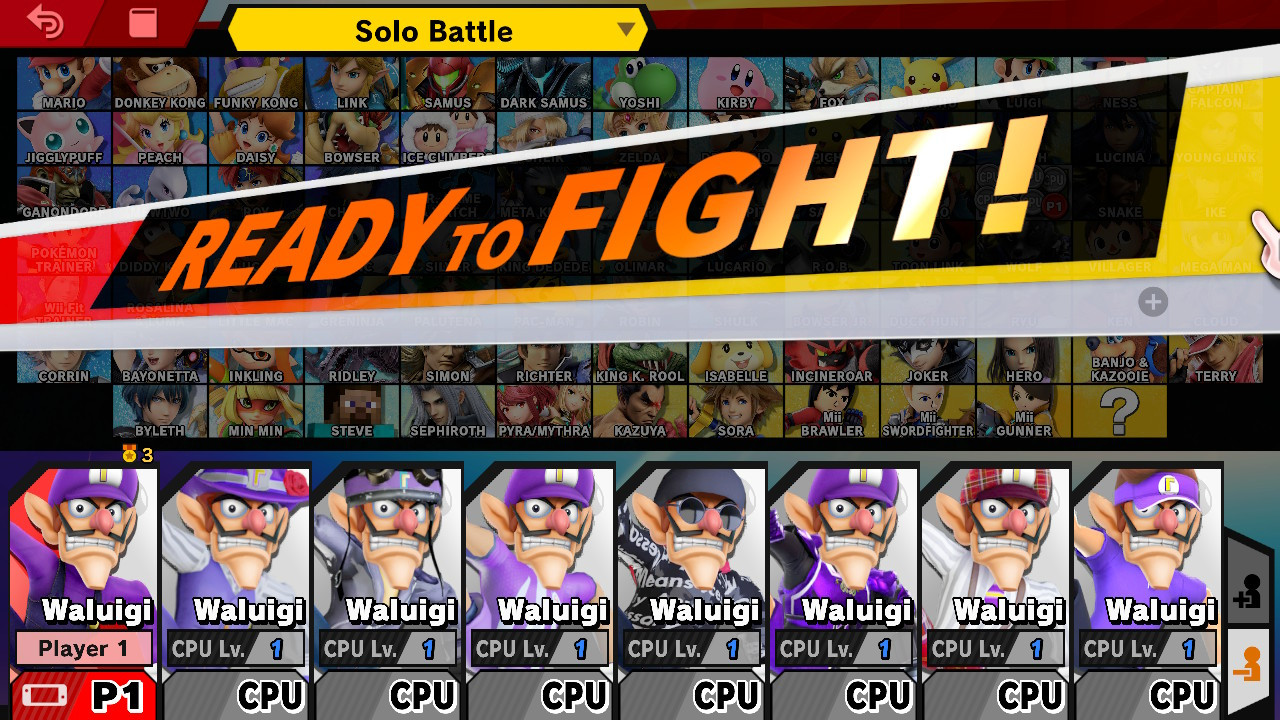This screenshot has width=1280, height=720.
Task: Select the red square stop icon at top
Action: (x=142, y=22)
